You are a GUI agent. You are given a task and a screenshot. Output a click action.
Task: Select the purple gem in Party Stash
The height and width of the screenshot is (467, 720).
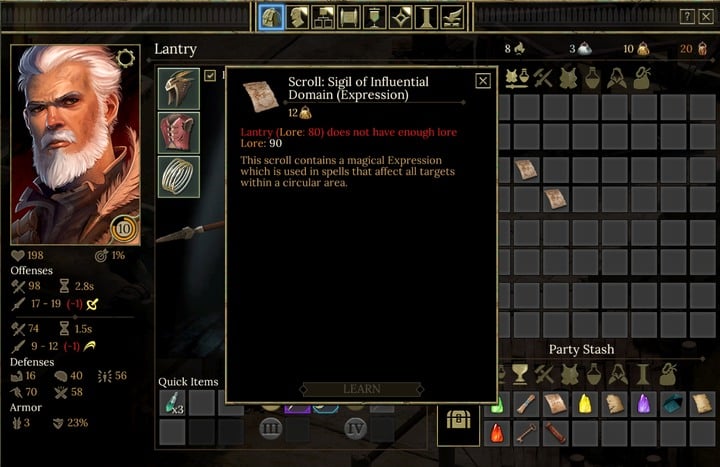(644, 403)
